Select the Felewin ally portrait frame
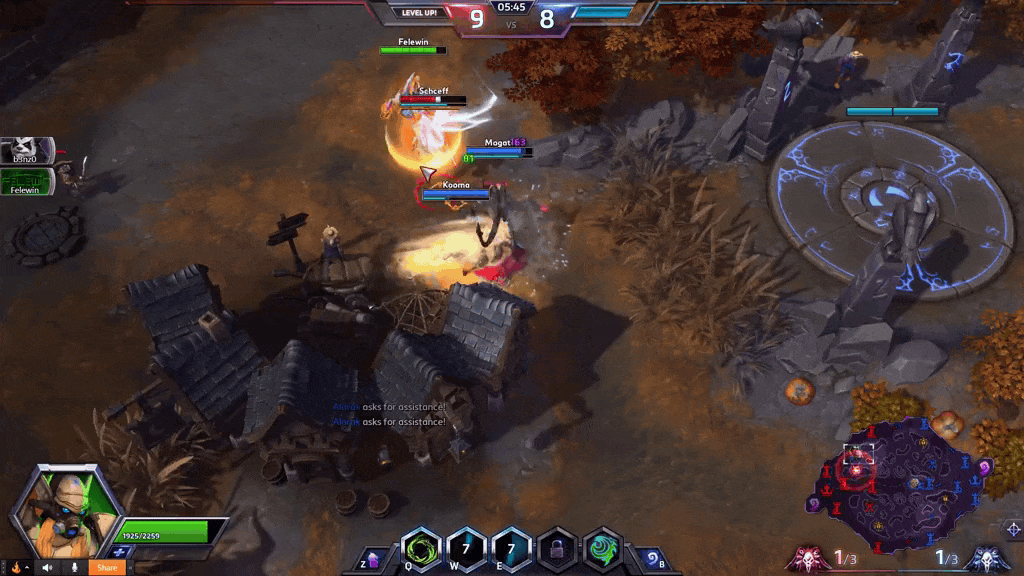The height and width of the screenshot is (576, 1024). [26, 181]
